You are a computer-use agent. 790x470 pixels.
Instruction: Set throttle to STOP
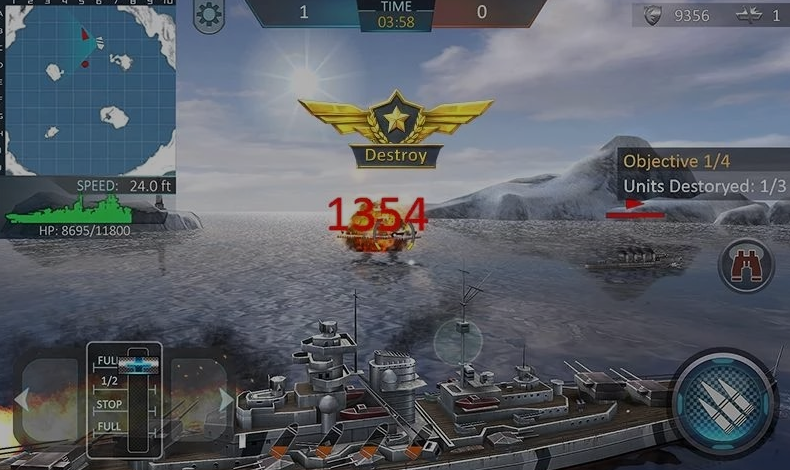[110, 404]
